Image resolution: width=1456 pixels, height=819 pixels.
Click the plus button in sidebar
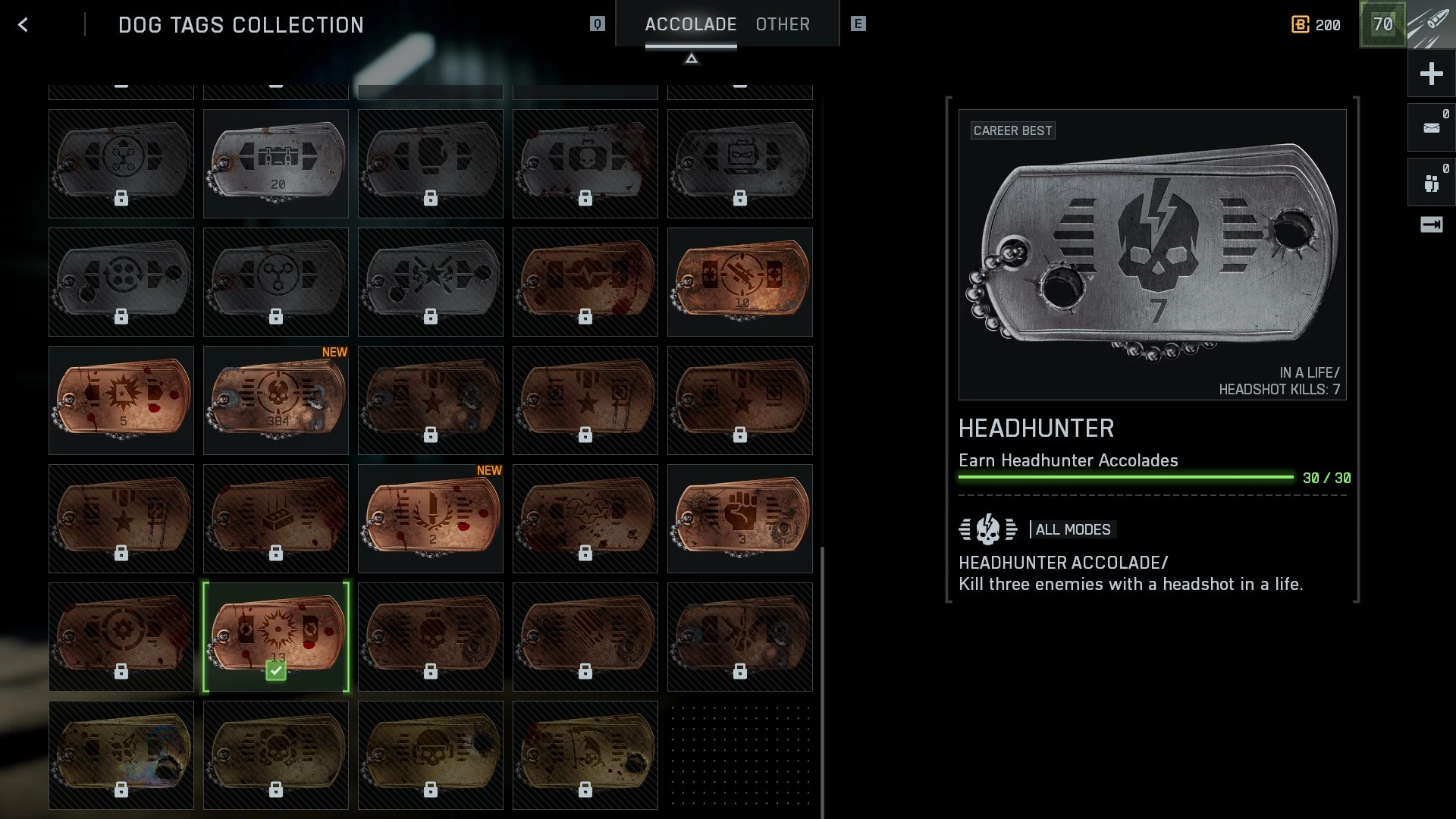[x=1431, y=74]
